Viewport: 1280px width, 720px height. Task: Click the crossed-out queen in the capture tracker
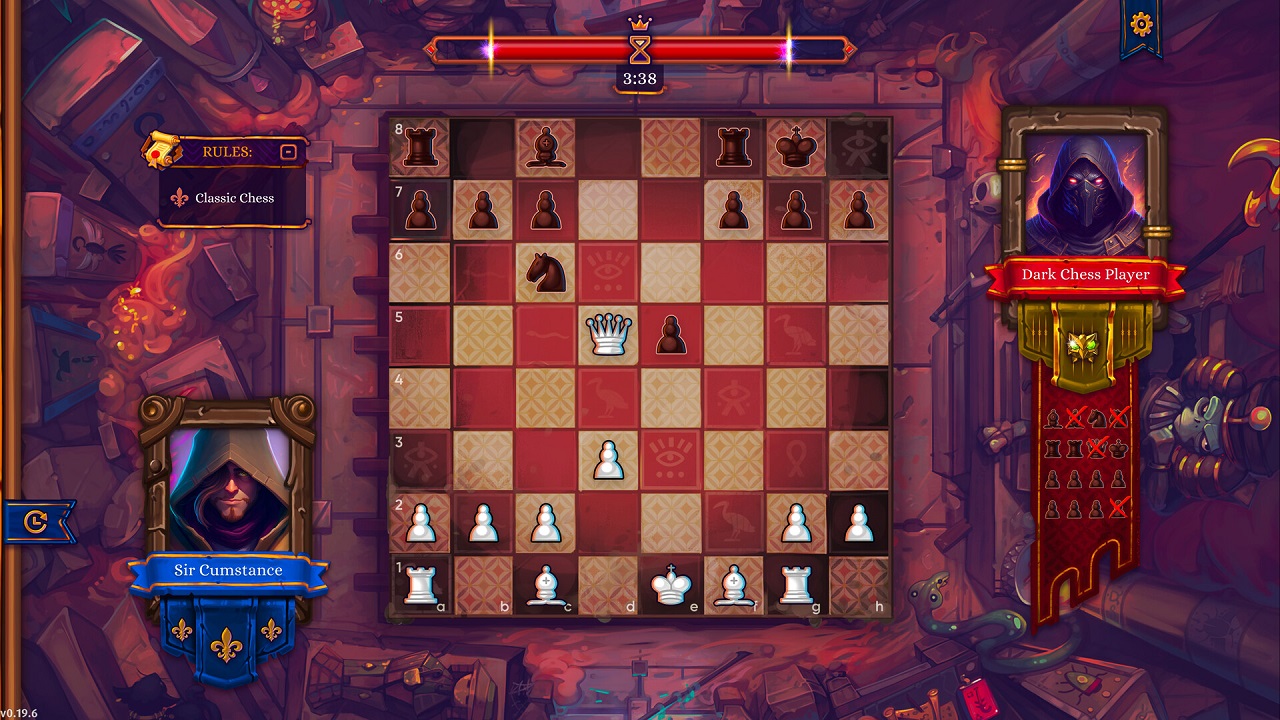coord(1097,447)
